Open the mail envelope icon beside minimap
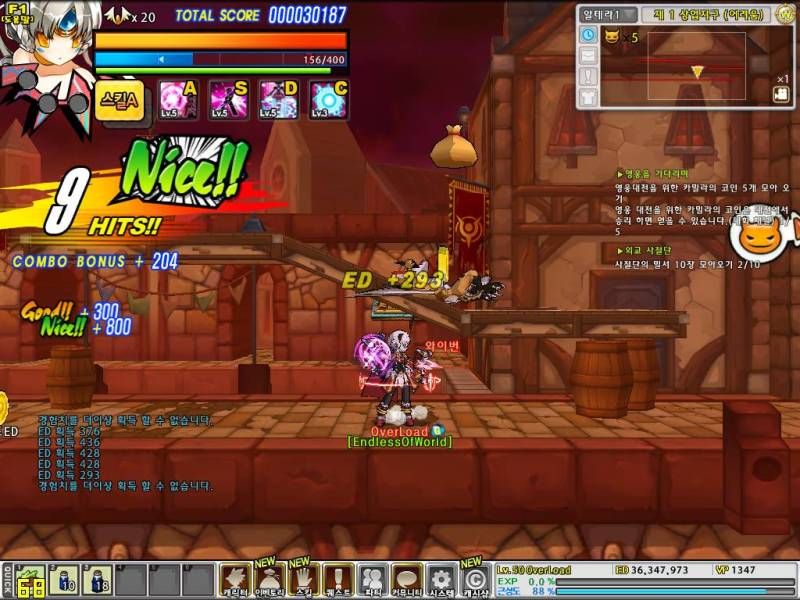Image resolution: width=800 pixels, height=600 pixels. point(588,56)
